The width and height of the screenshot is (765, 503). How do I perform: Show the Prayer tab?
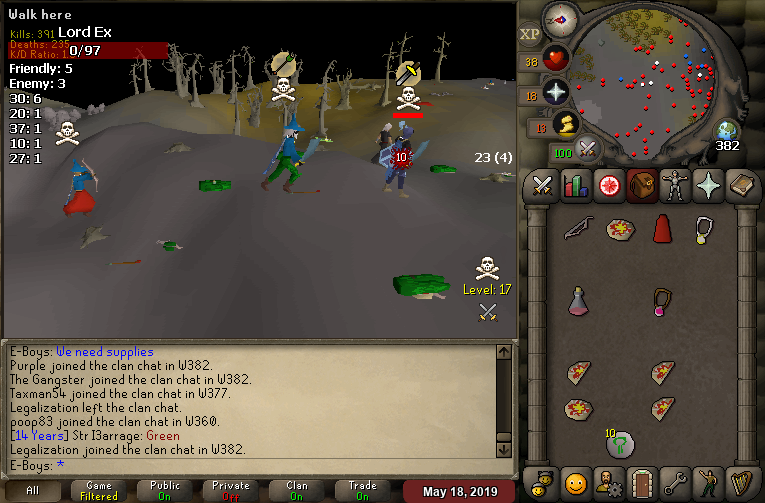point(706,186)
